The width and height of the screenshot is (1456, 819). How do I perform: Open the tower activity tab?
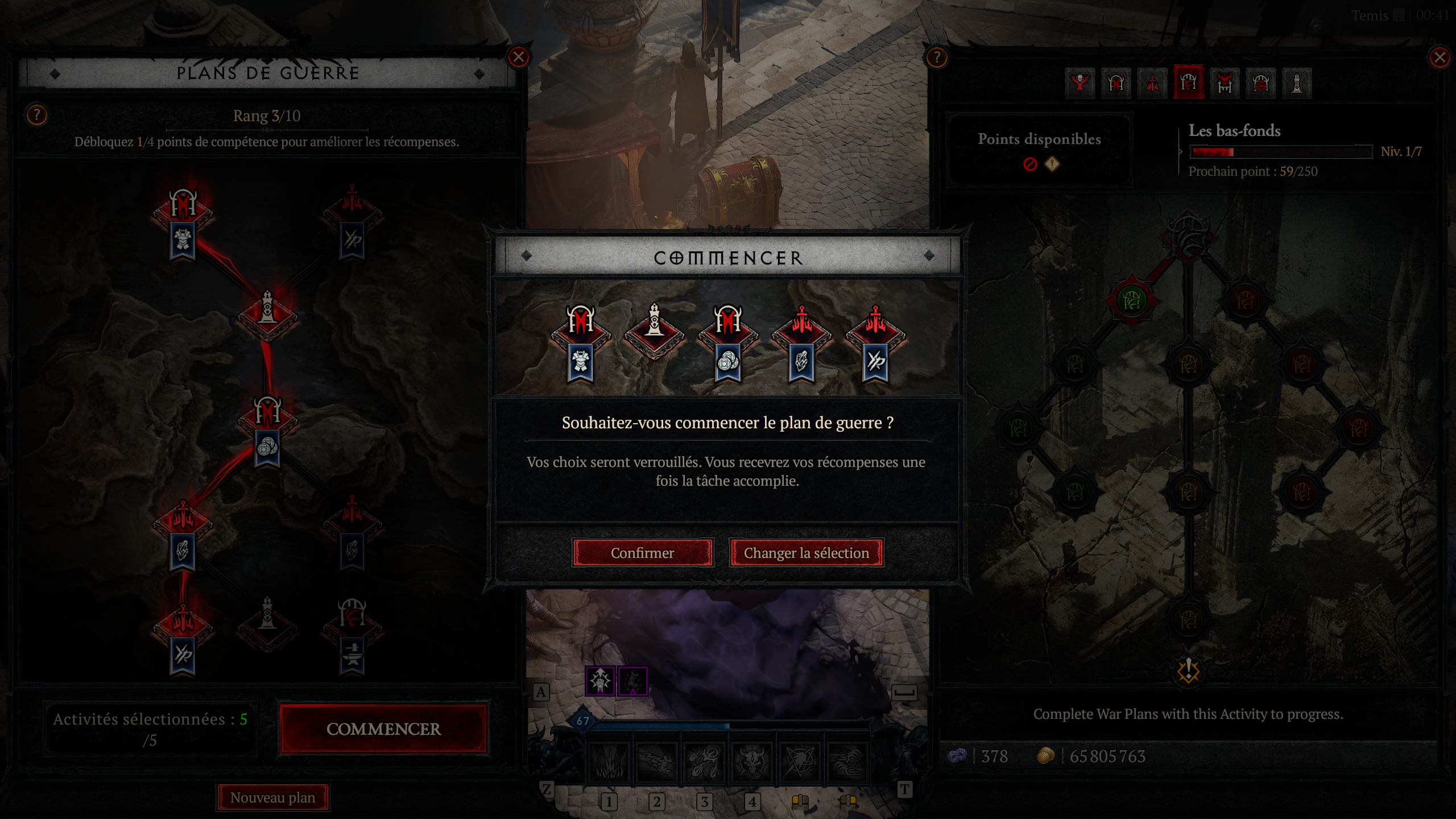pos(1297,82)
